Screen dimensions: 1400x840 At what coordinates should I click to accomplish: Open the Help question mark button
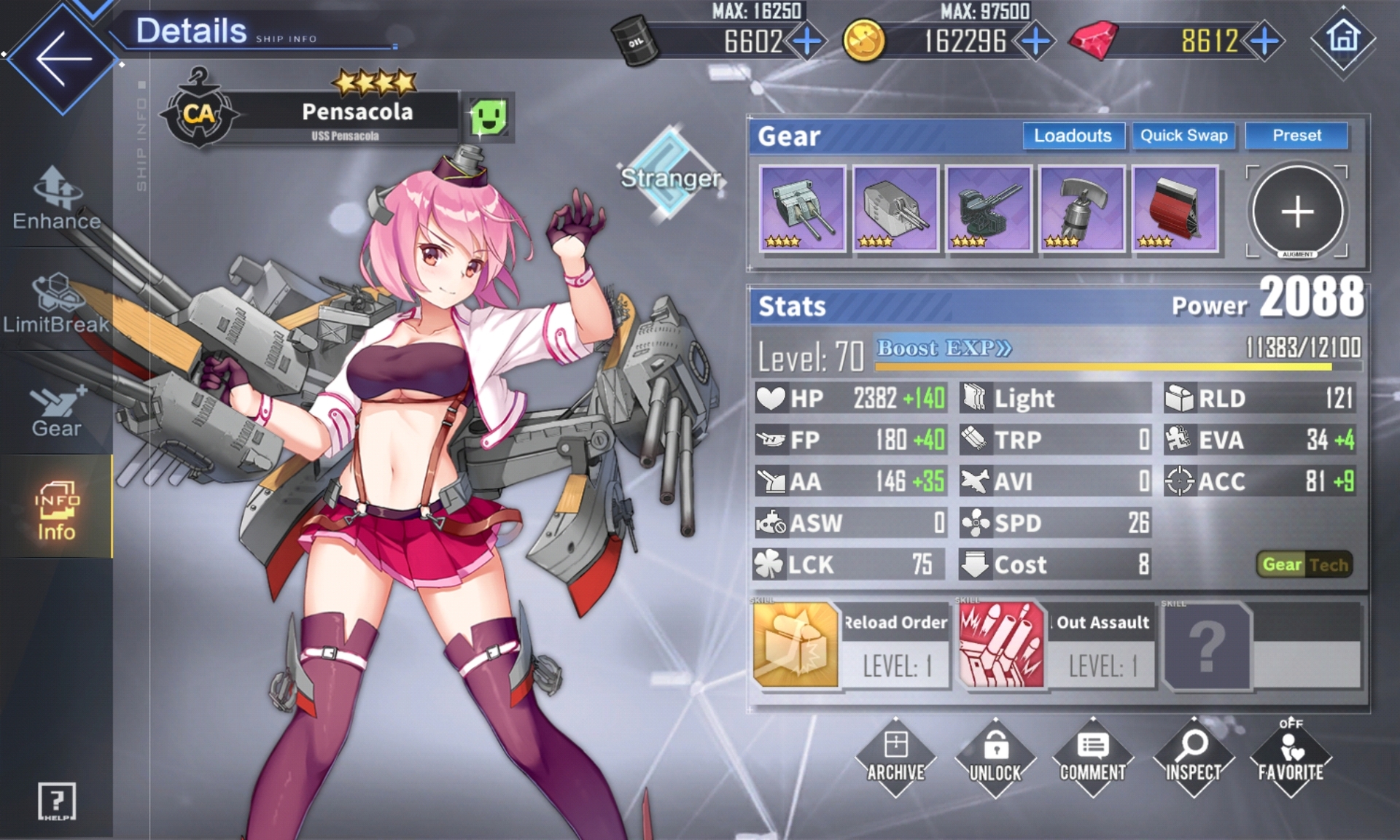[56, 802]
